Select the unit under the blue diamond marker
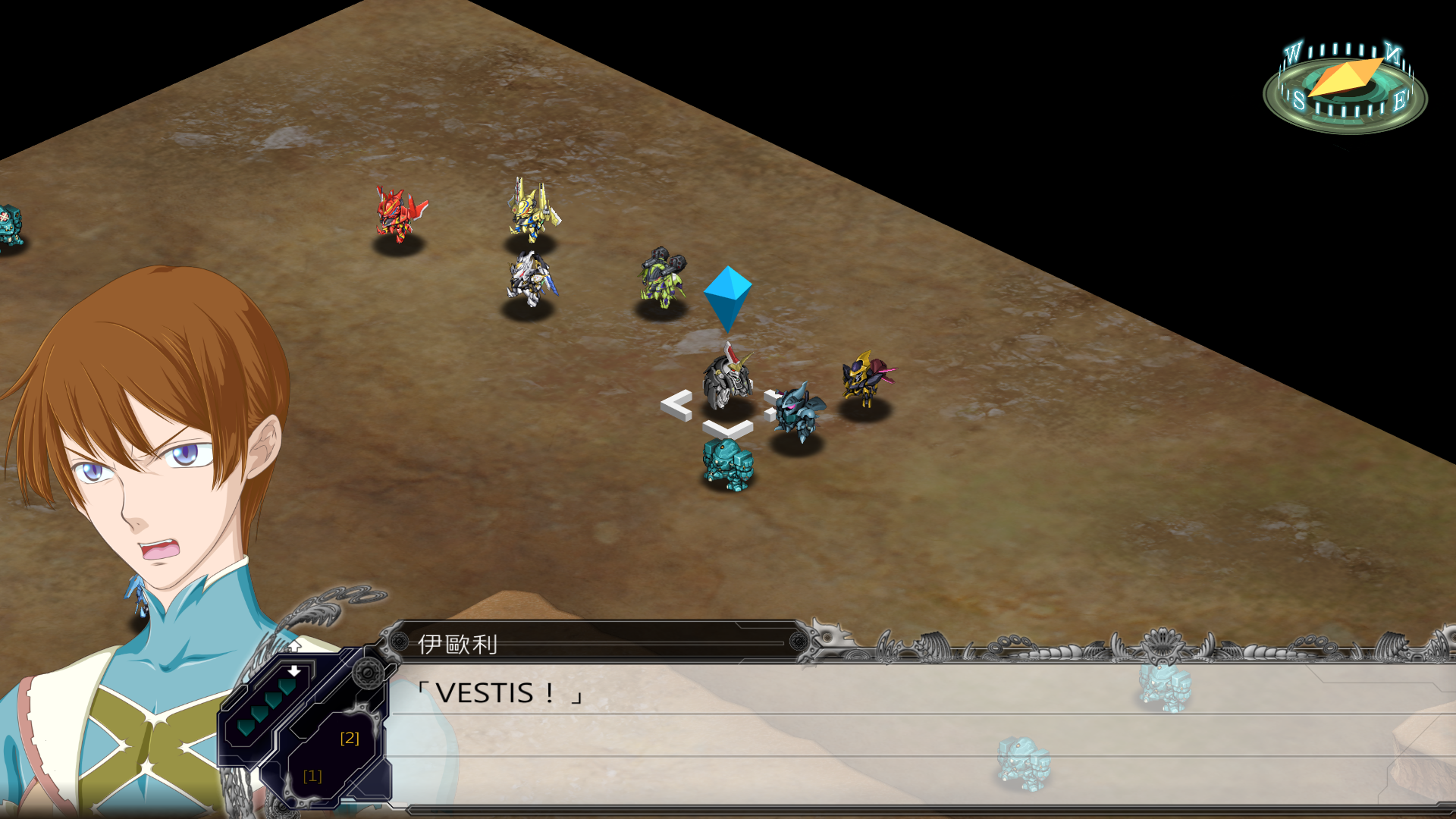The height and width of the screenshot is (819, 1456). [x=727, y=379]
